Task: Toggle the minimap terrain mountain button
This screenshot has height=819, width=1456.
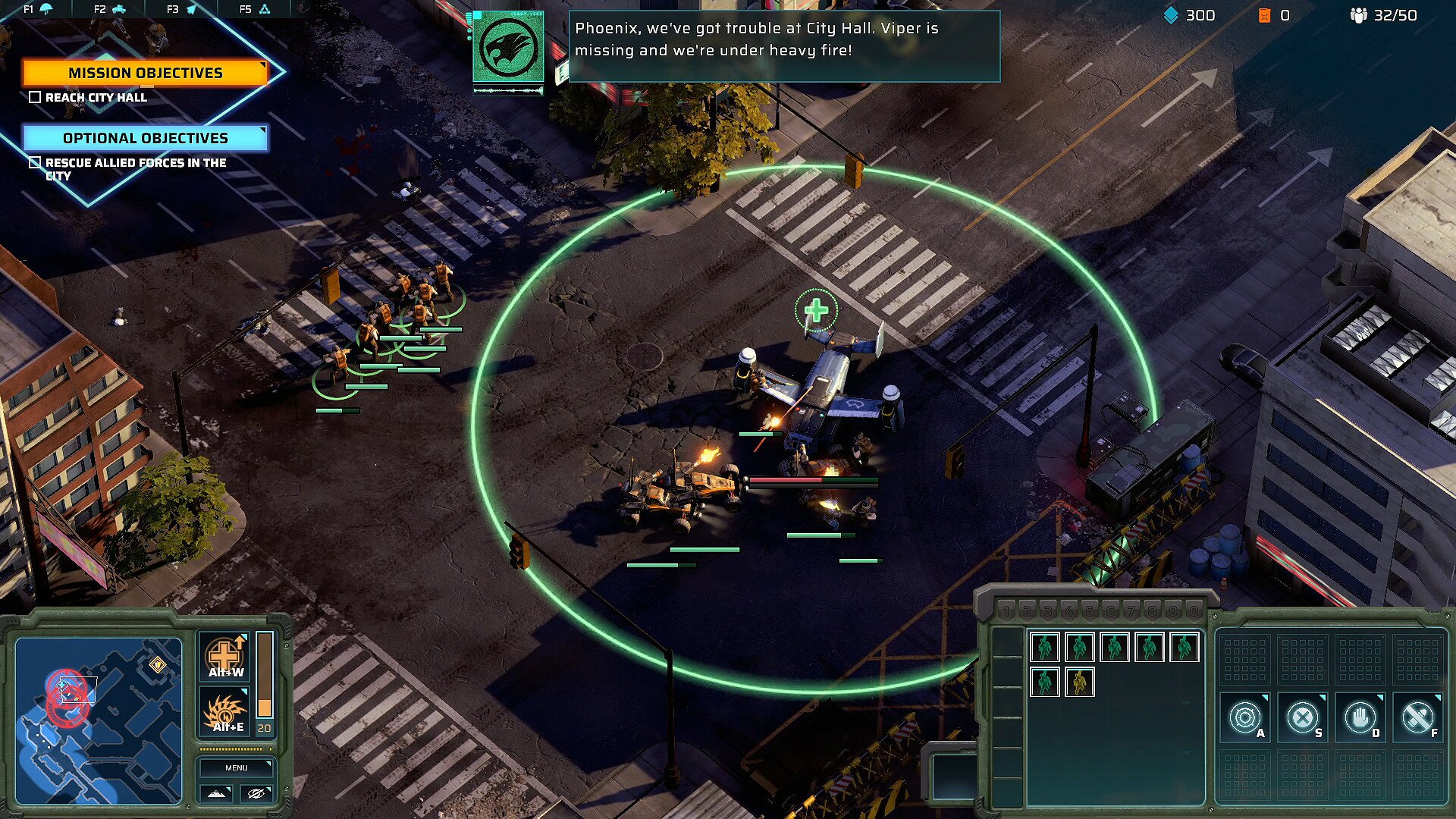Action: (x=216, y=793)
